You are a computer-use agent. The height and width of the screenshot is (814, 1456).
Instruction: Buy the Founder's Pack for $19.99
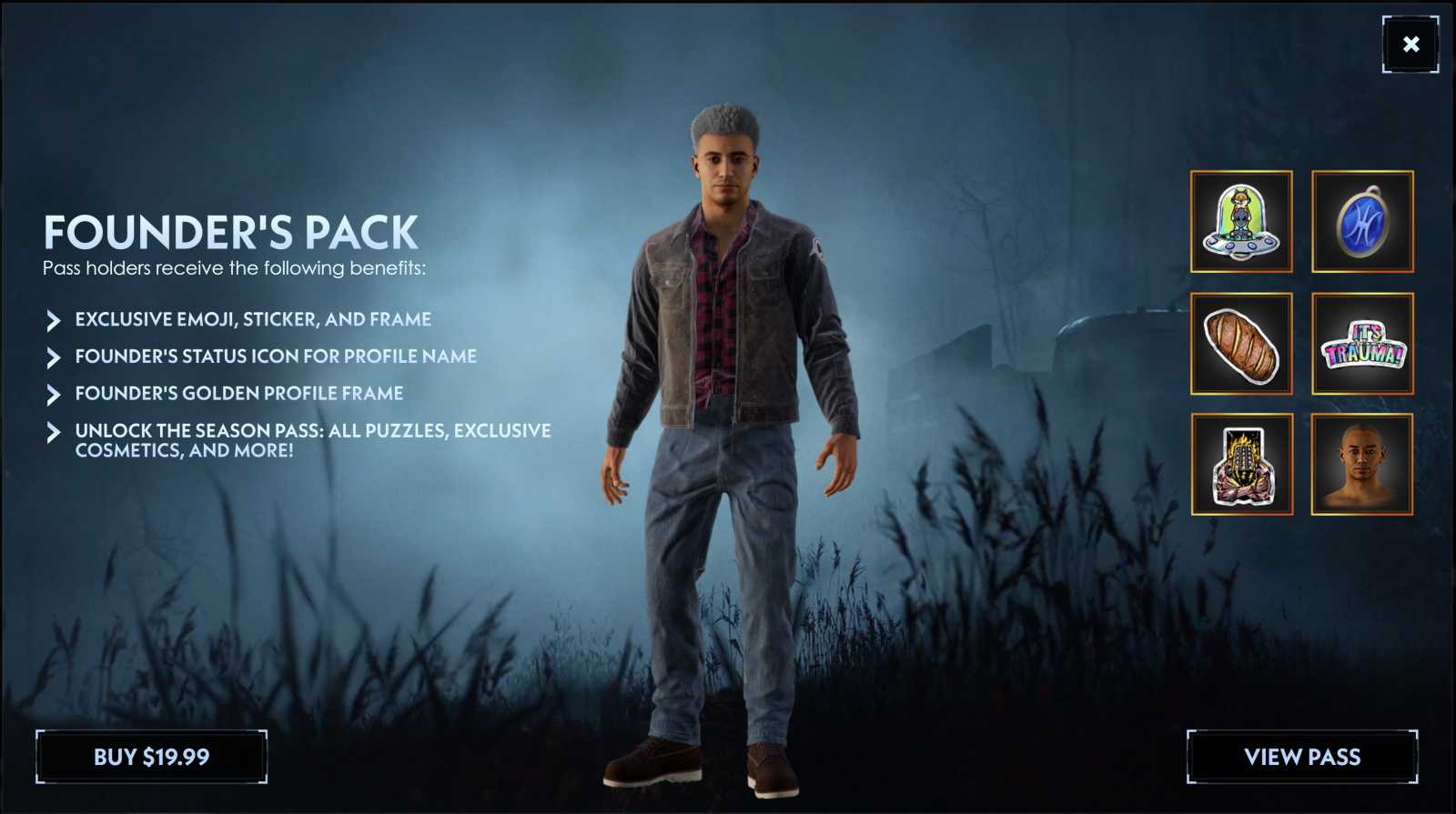click(151, 756)
